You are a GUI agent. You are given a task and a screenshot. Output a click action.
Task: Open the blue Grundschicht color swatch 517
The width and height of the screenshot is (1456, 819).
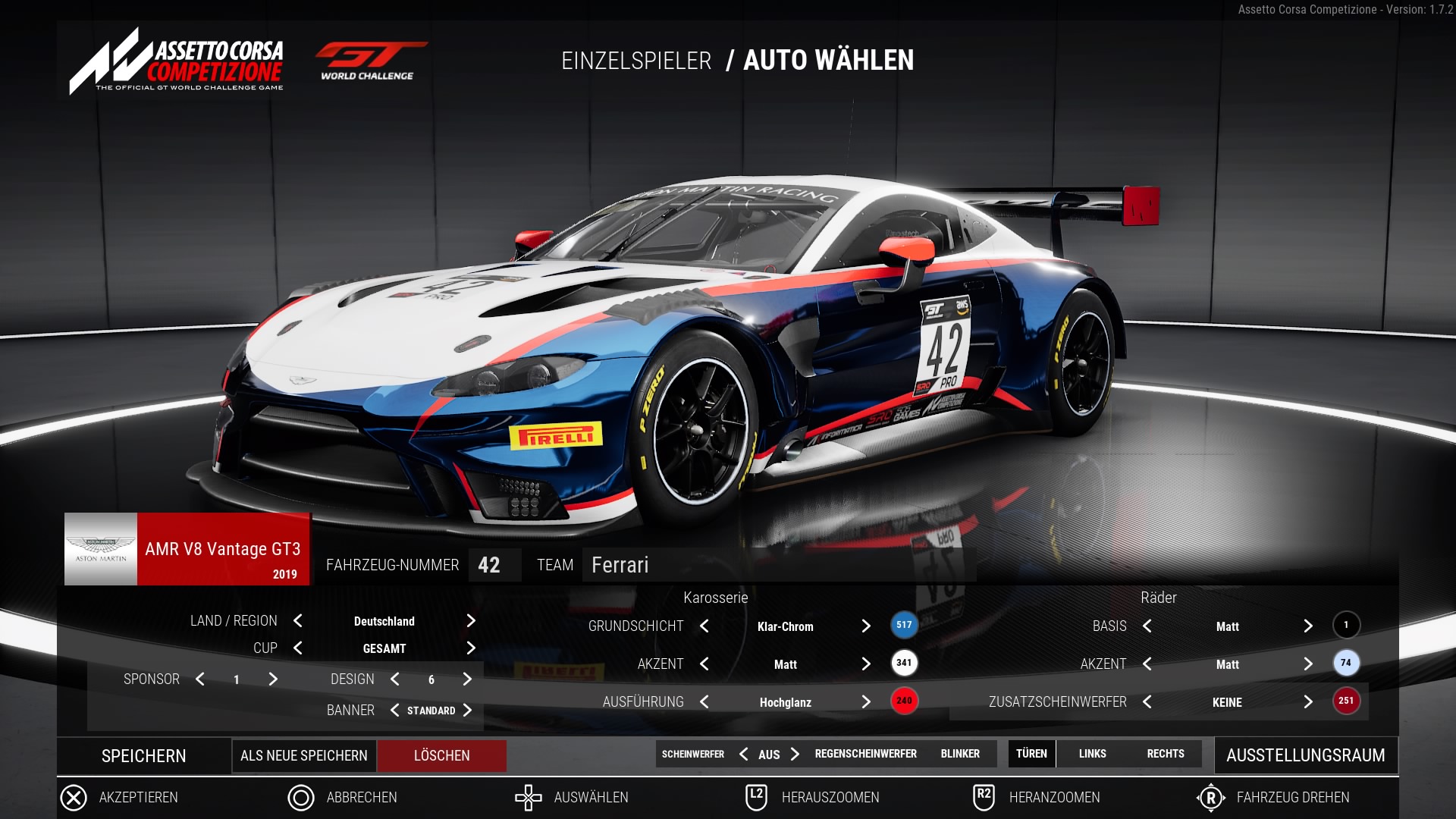click(904, 626)
